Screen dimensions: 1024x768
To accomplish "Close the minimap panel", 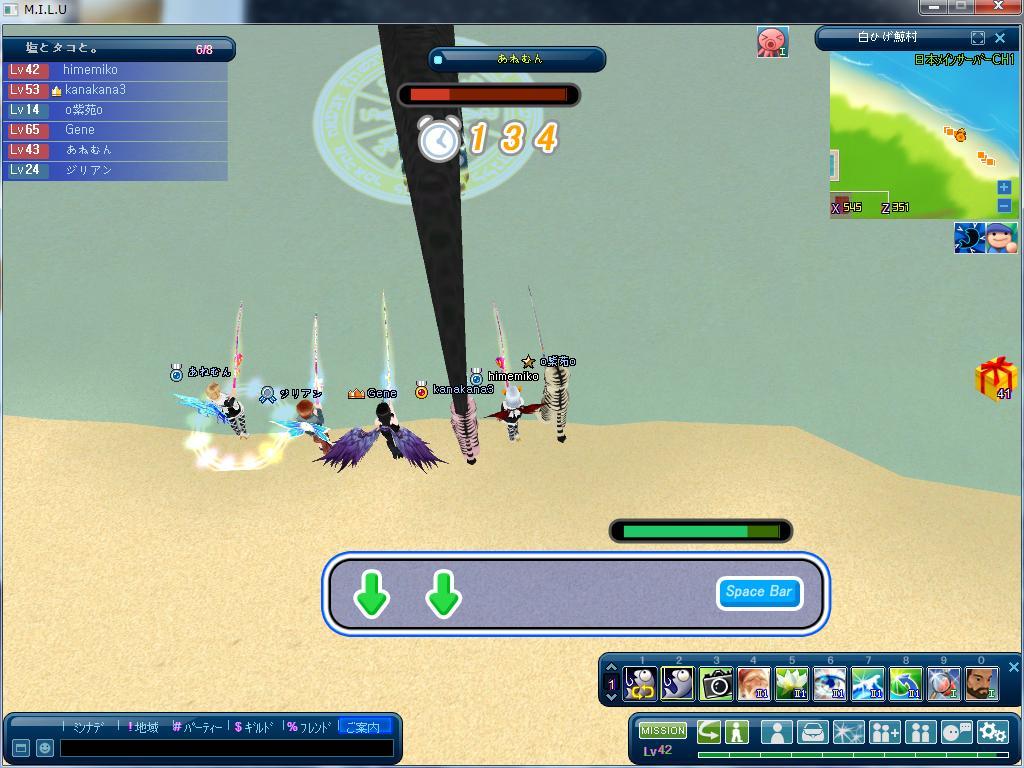I will coord(1000,38).
